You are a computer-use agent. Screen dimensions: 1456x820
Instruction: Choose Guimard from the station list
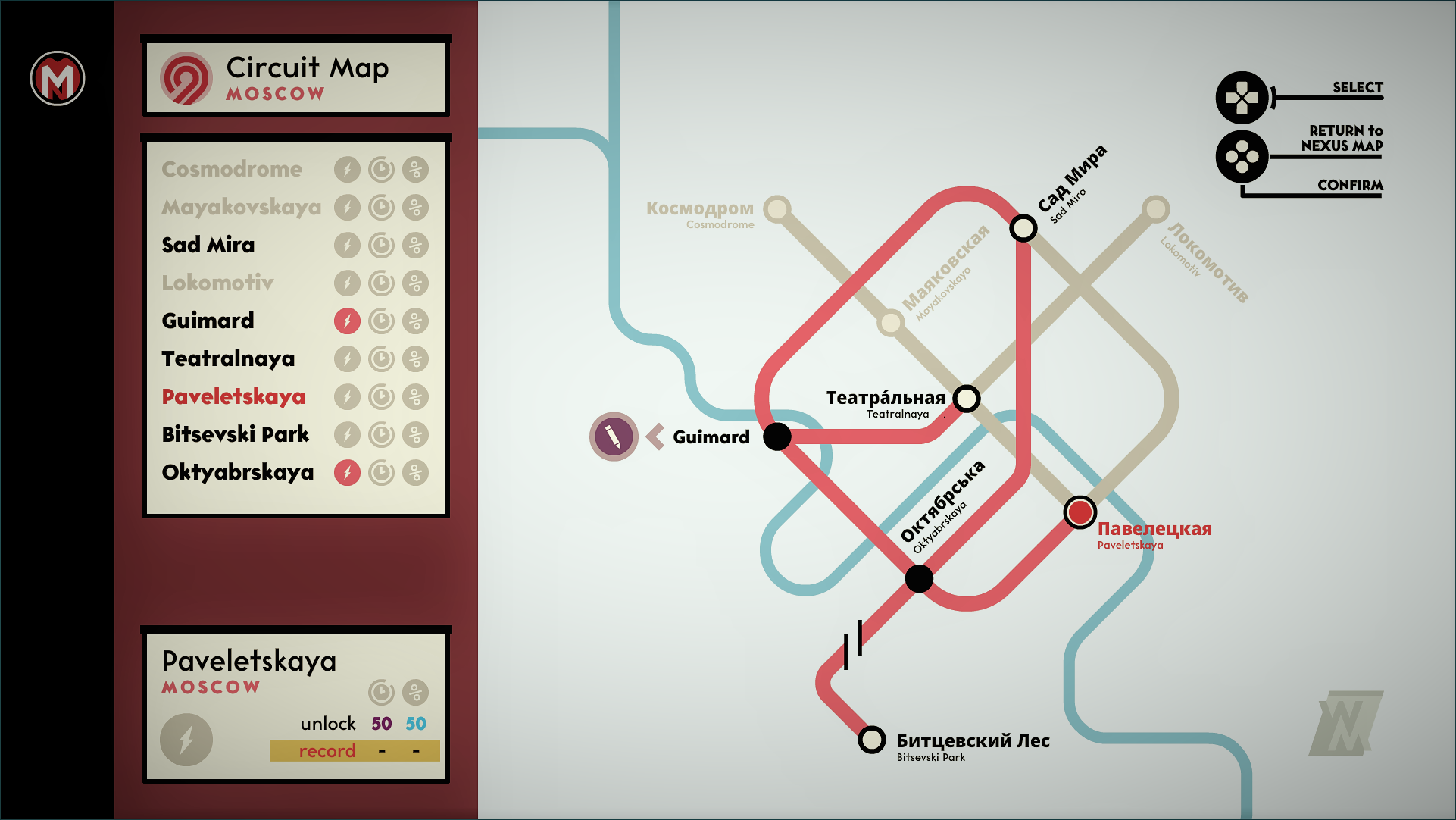tap(208, 321)
